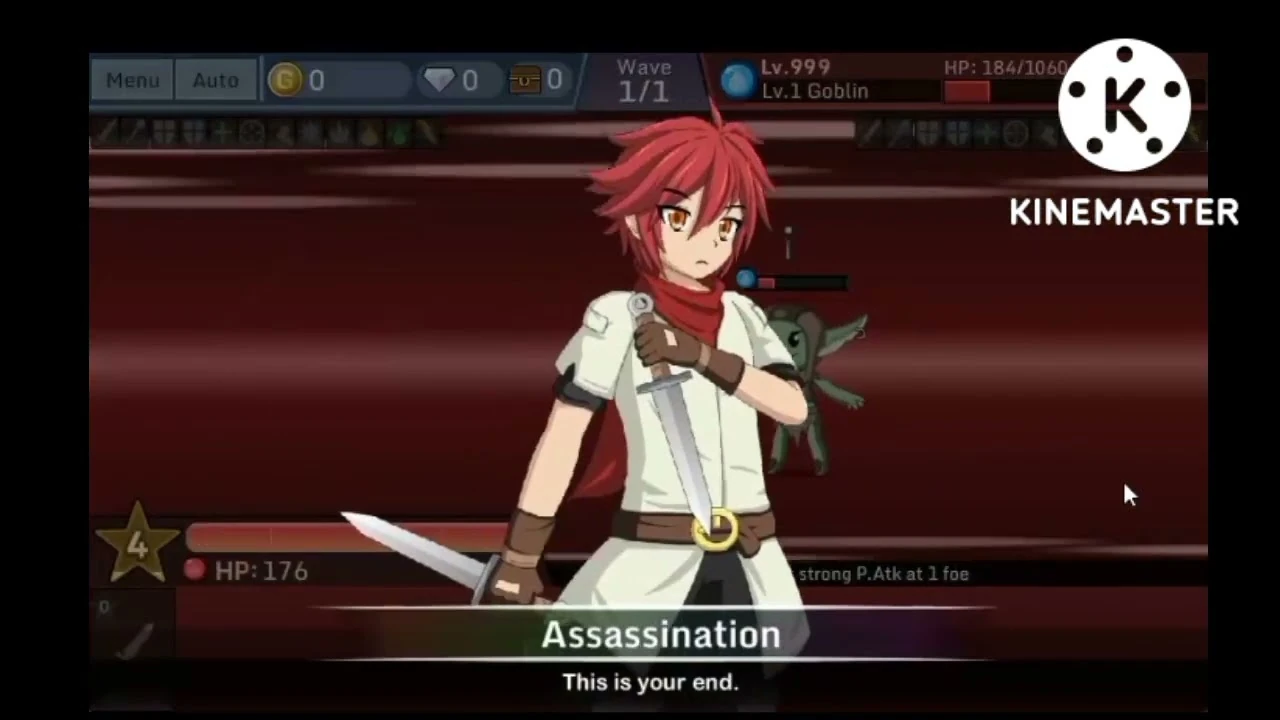
Task: Select the Wave 1/1 counter
Action: (x=643, y=79)
